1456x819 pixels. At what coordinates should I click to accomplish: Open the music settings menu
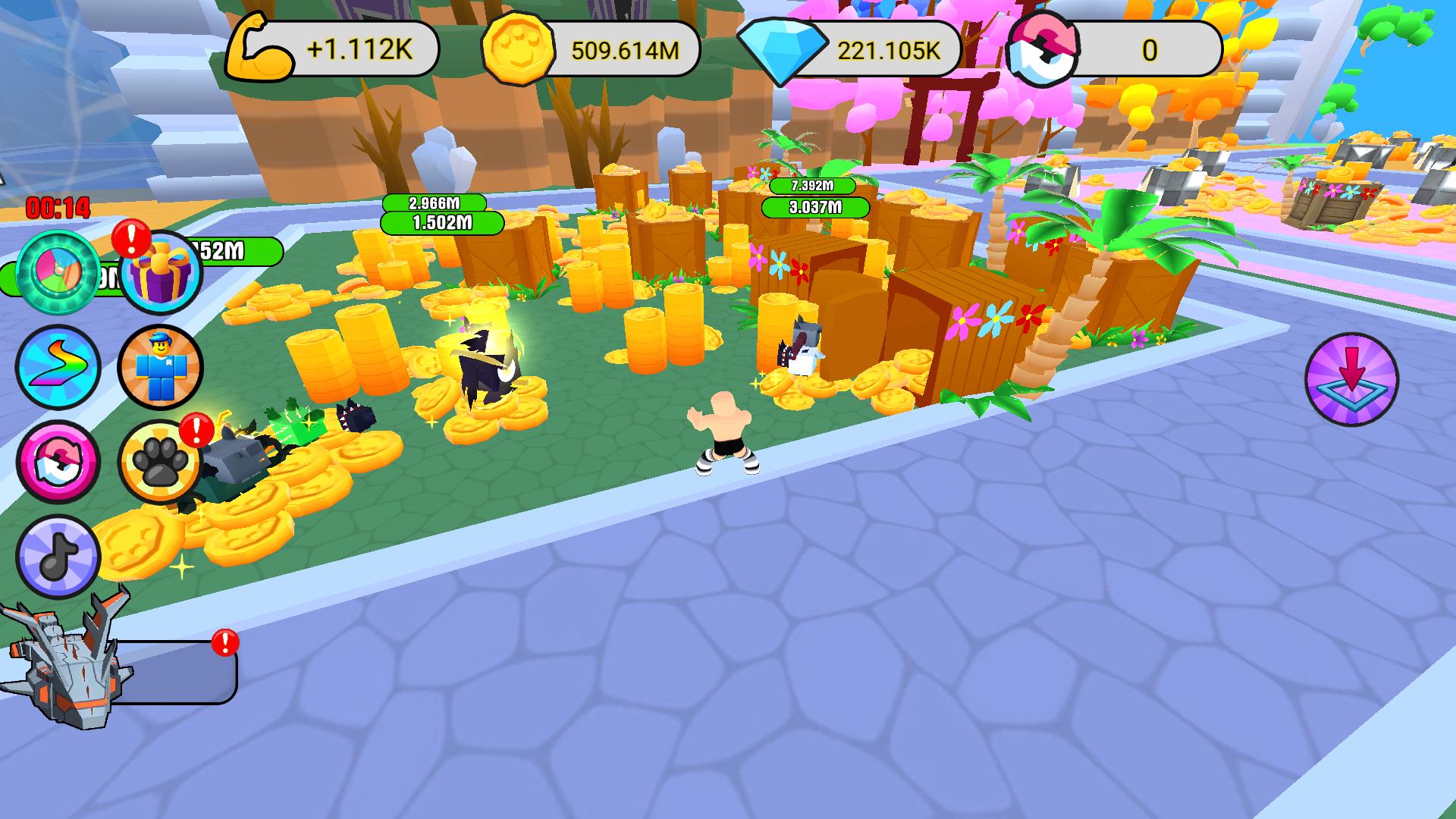(x=60, y=557)
